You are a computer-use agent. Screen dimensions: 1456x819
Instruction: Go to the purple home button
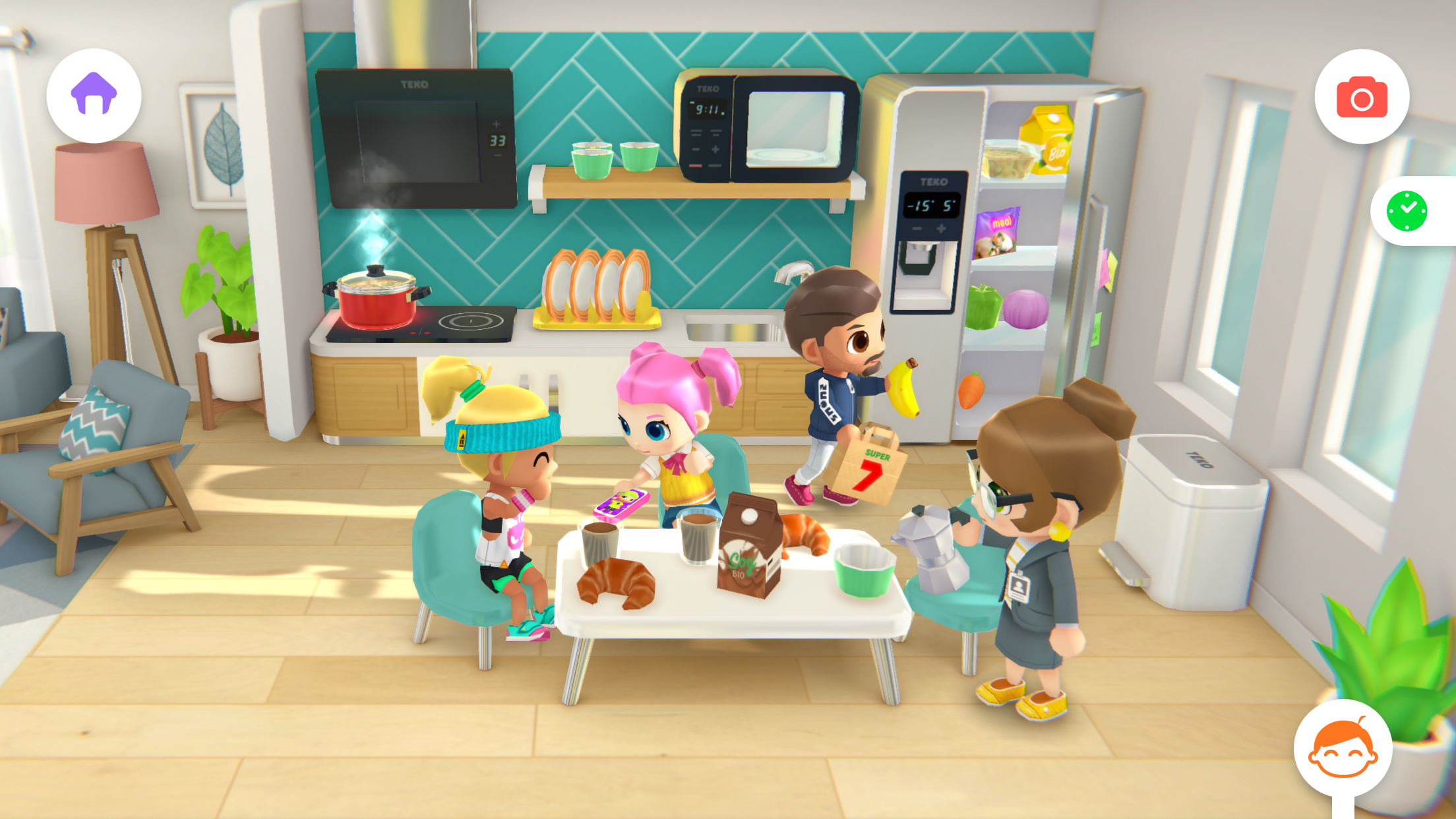pyautogui.click(x=94, y=96)
